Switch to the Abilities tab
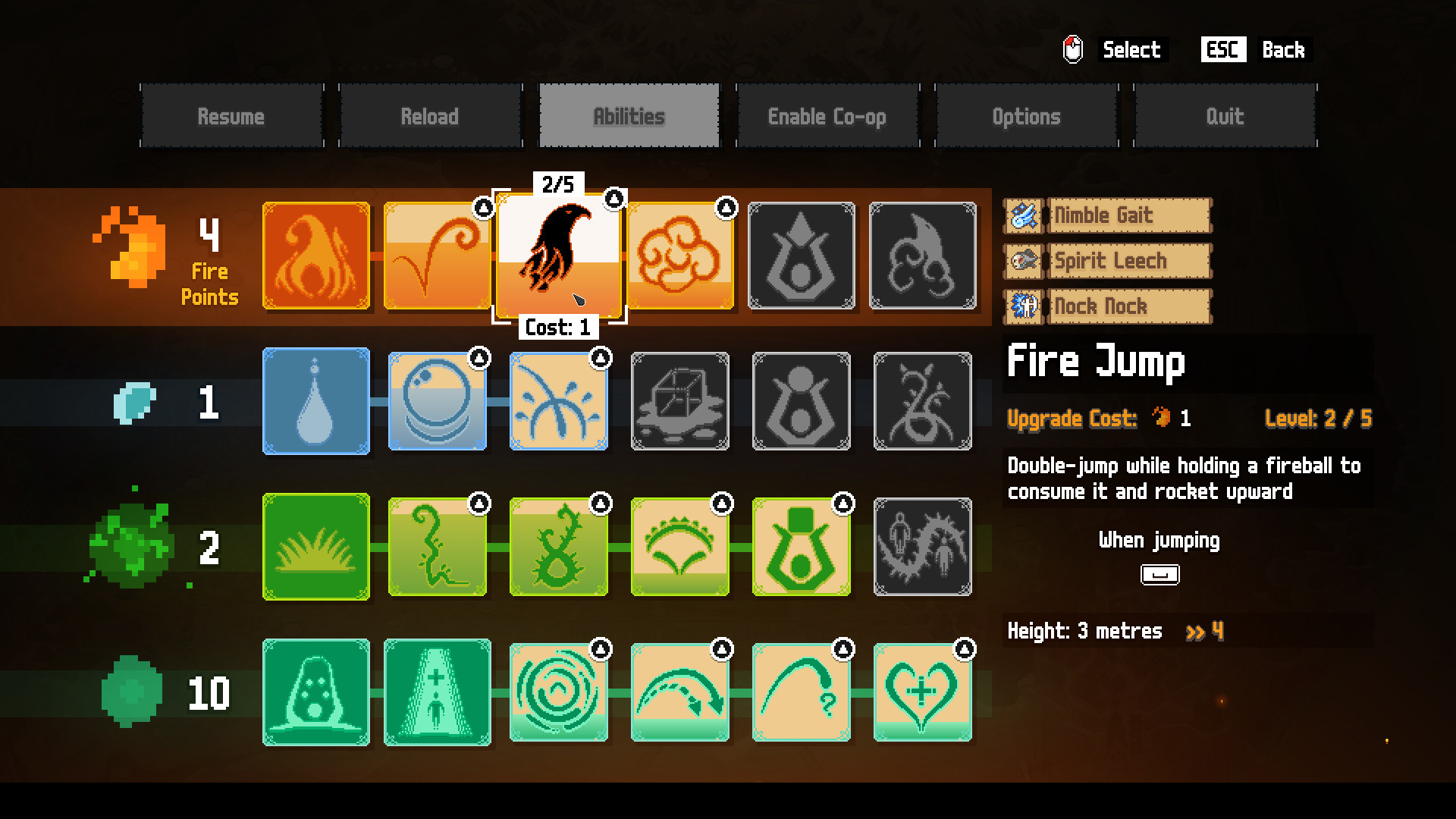This screenshot has width=1456, height=819. [x=629, y=117]
